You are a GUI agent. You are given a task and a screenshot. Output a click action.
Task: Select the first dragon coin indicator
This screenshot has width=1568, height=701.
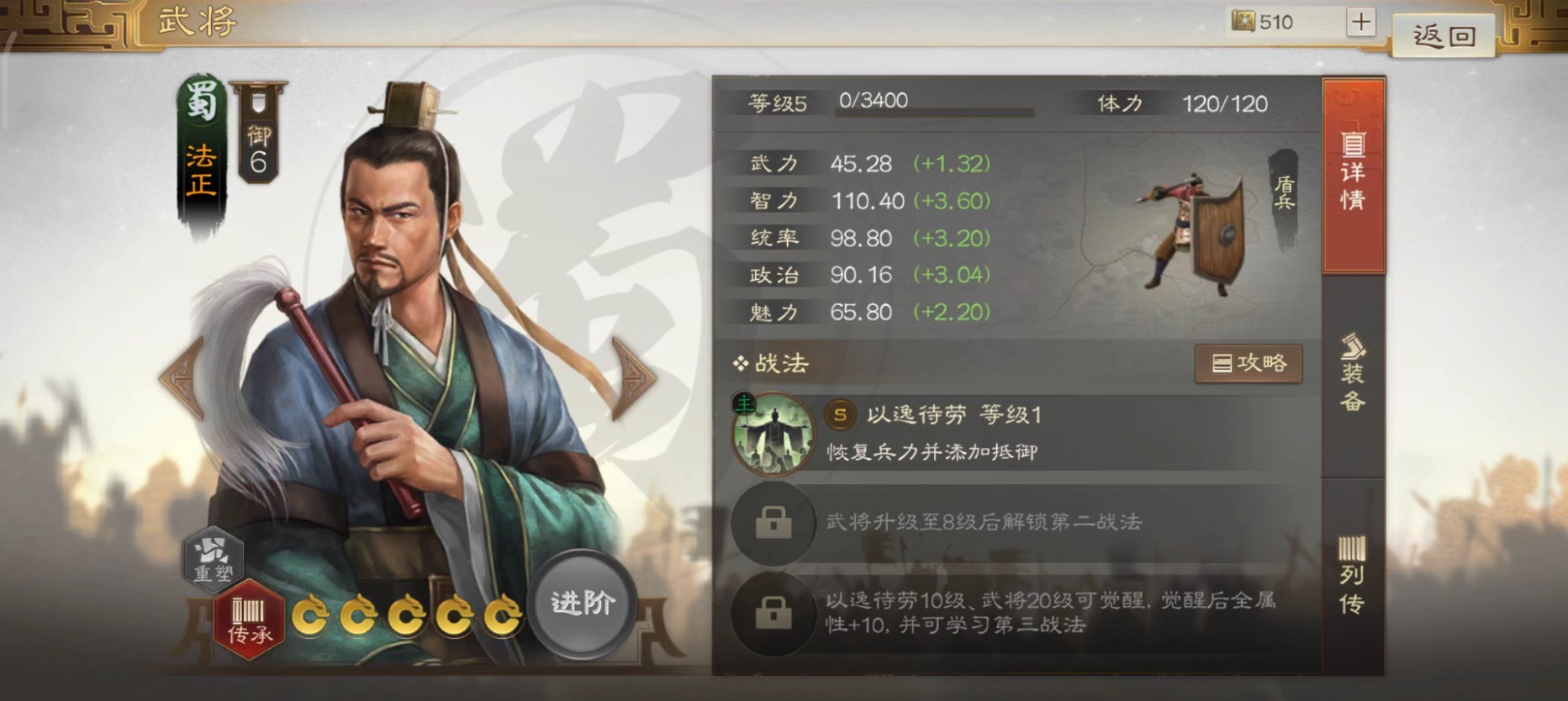(x=312, y=616)
